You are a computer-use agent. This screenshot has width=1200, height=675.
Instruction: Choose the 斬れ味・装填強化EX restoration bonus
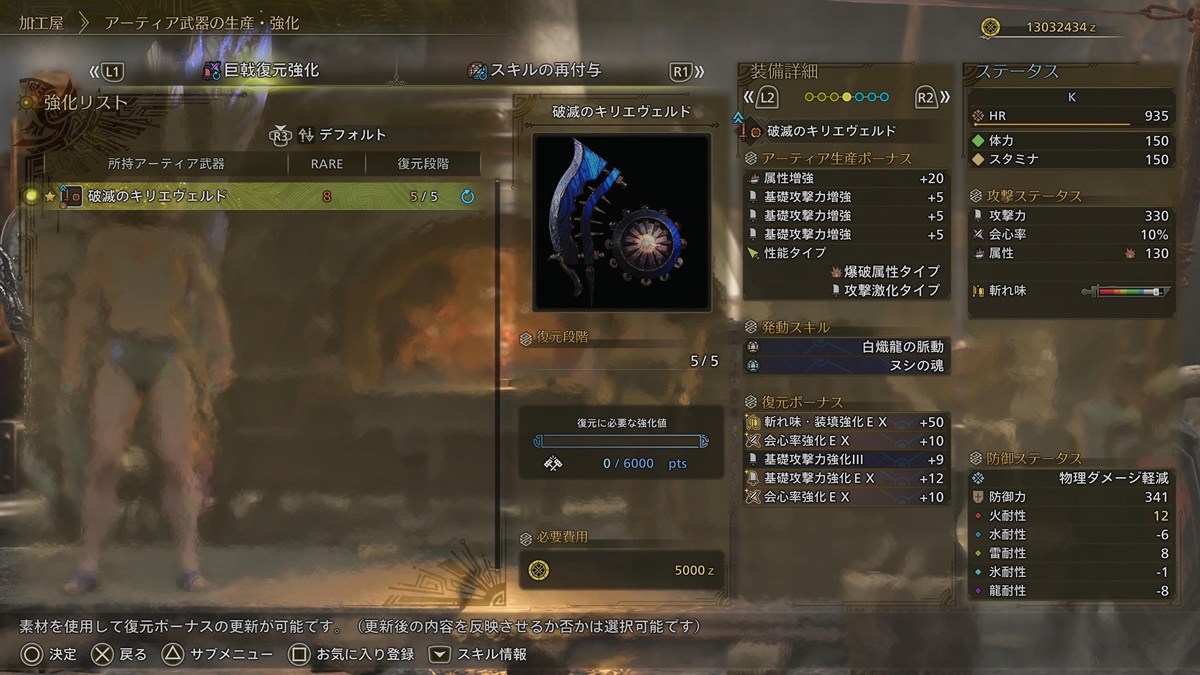tap(846, 422)
